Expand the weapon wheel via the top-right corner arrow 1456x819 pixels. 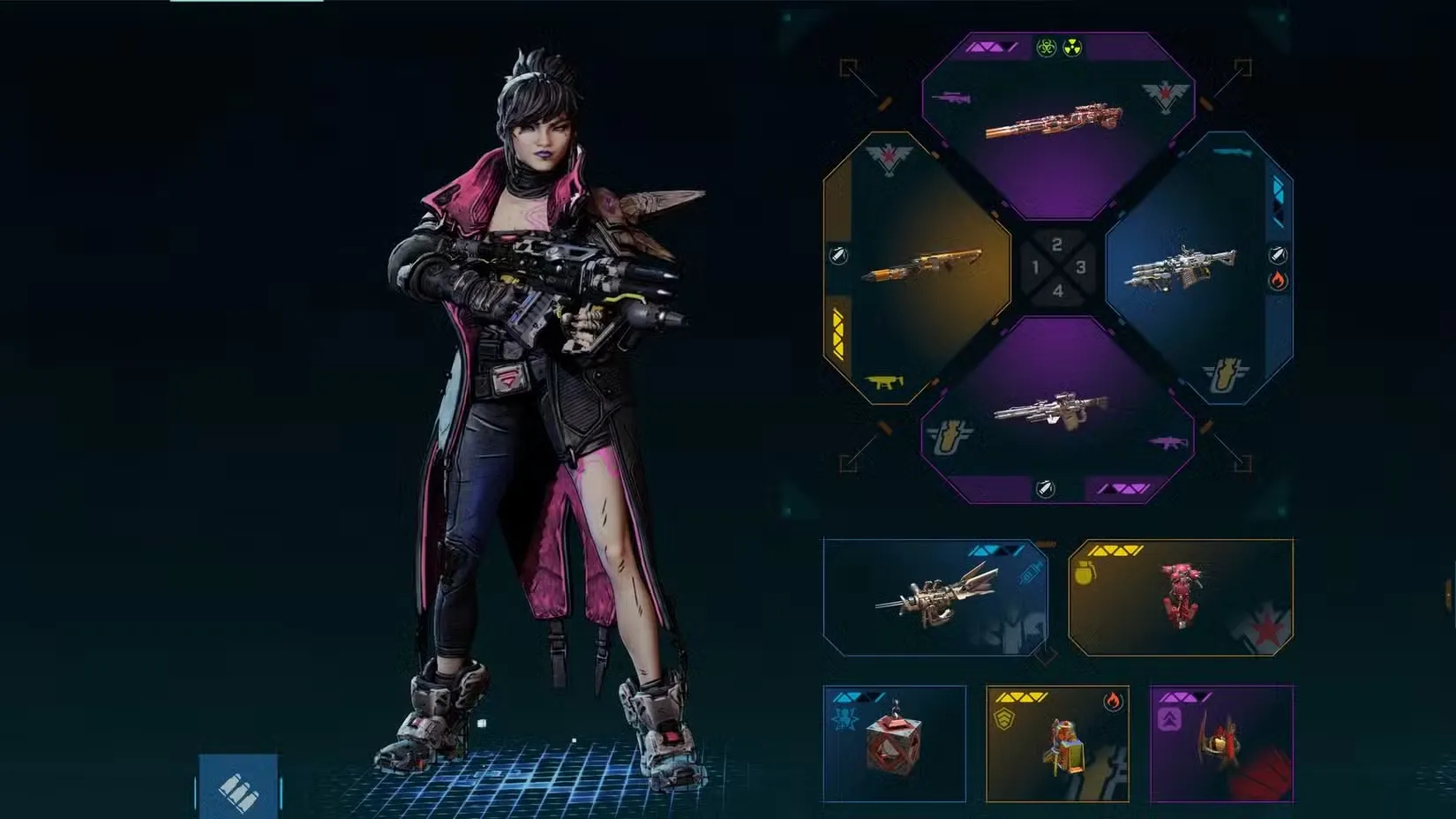click(x=1242, y=65)
